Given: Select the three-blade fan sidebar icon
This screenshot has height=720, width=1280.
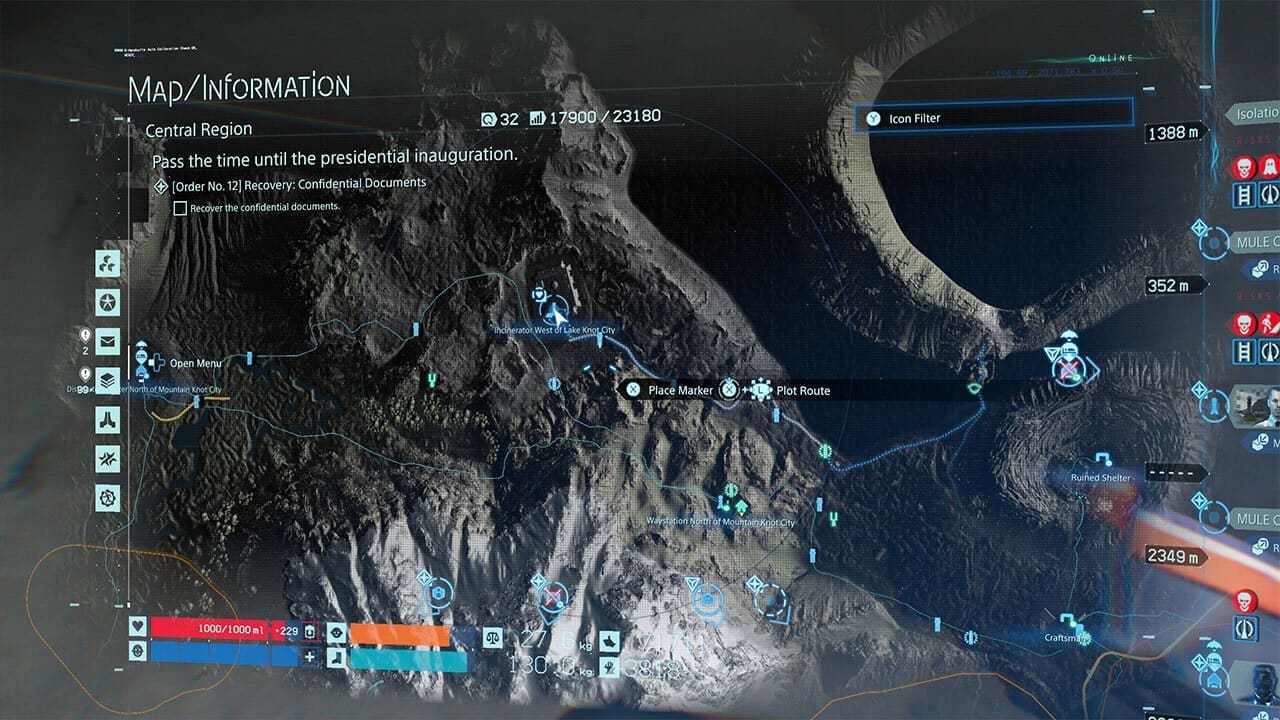Looking at the screenshot, I should click(107, 263).
